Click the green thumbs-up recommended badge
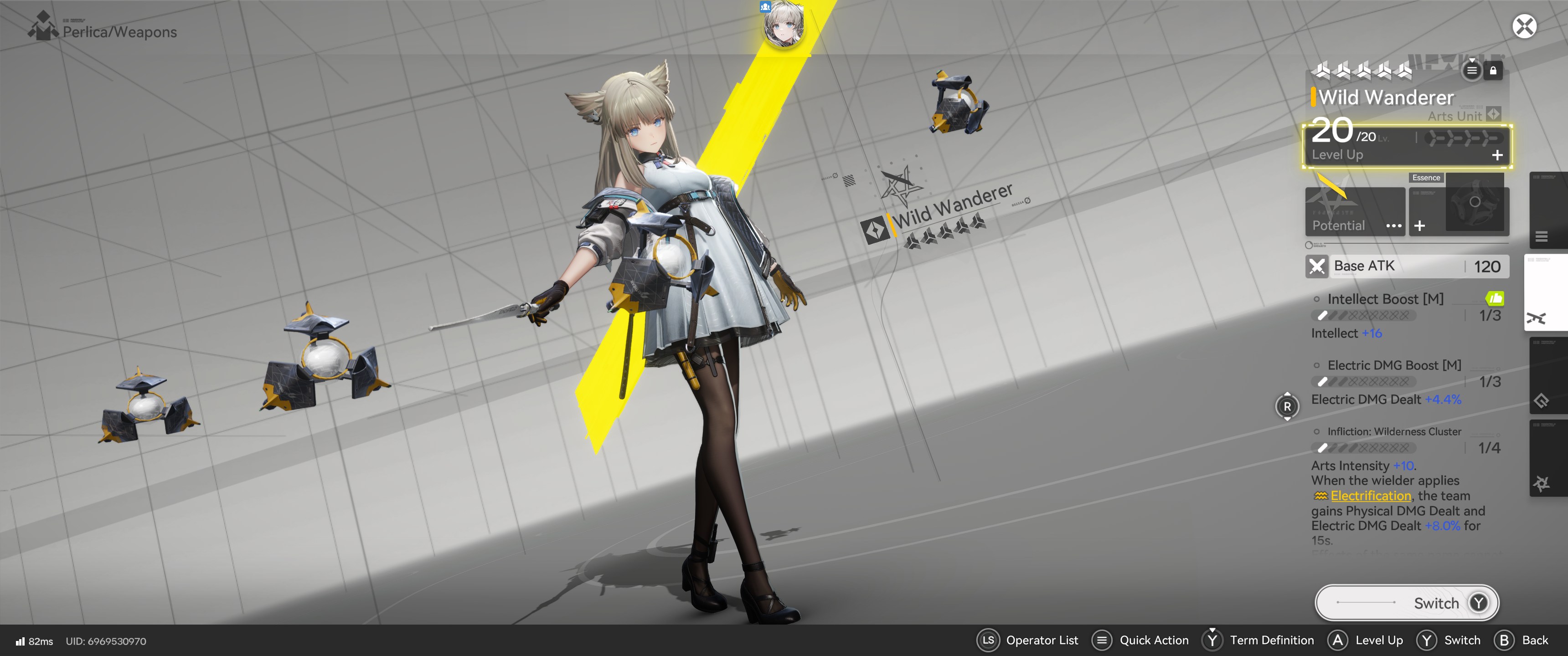Screen dimensions: 1568x656 pos(1494,298)
